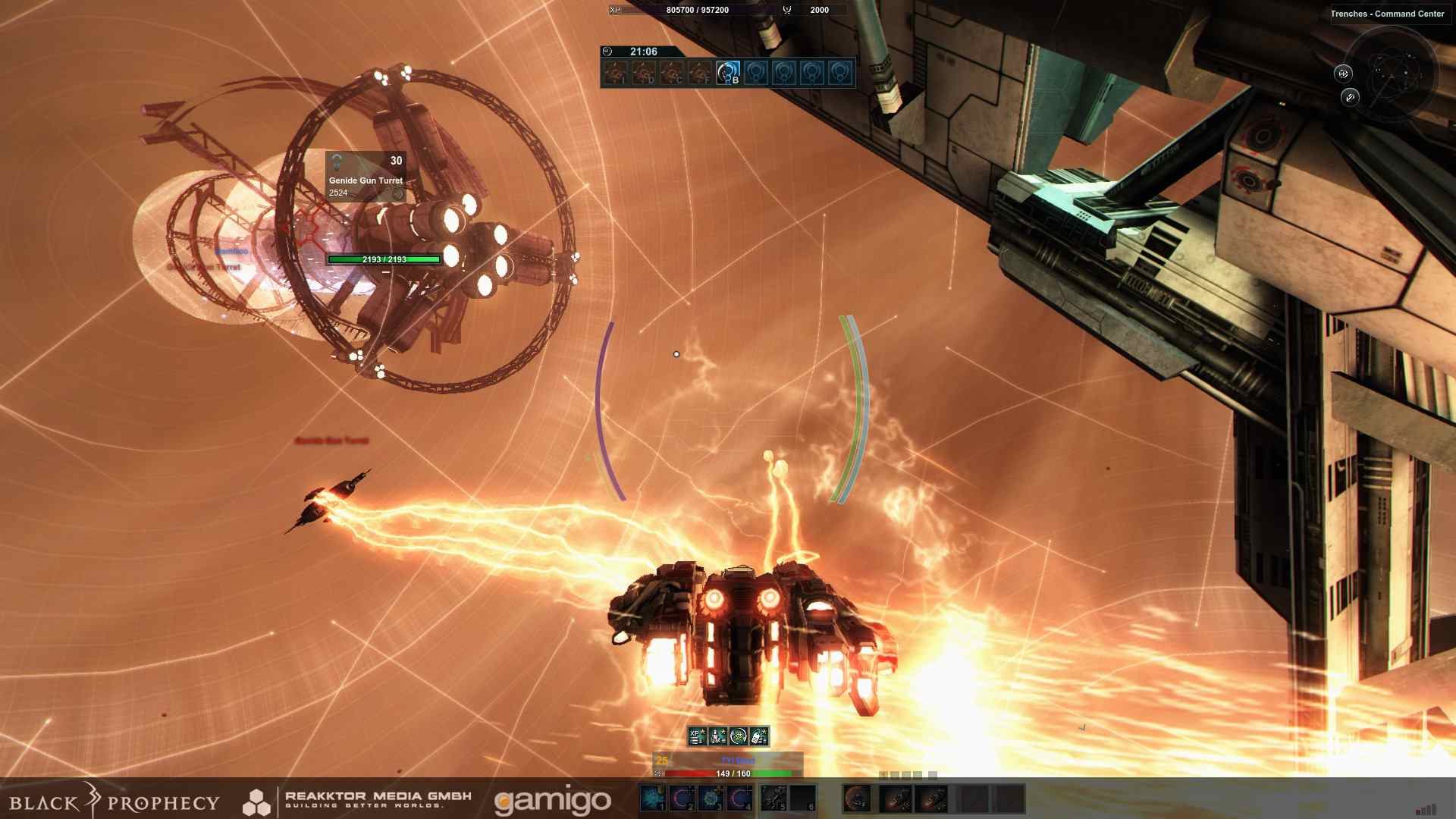The image size is (1456, 819).
Task: Select the objective icon labeled C
Action: [x=671, y=74]
